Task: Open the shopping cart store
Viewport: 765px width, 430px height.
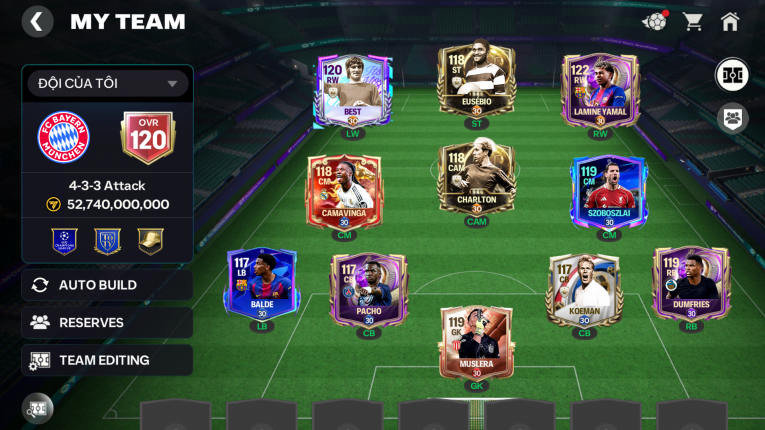Action: point(692,21)
